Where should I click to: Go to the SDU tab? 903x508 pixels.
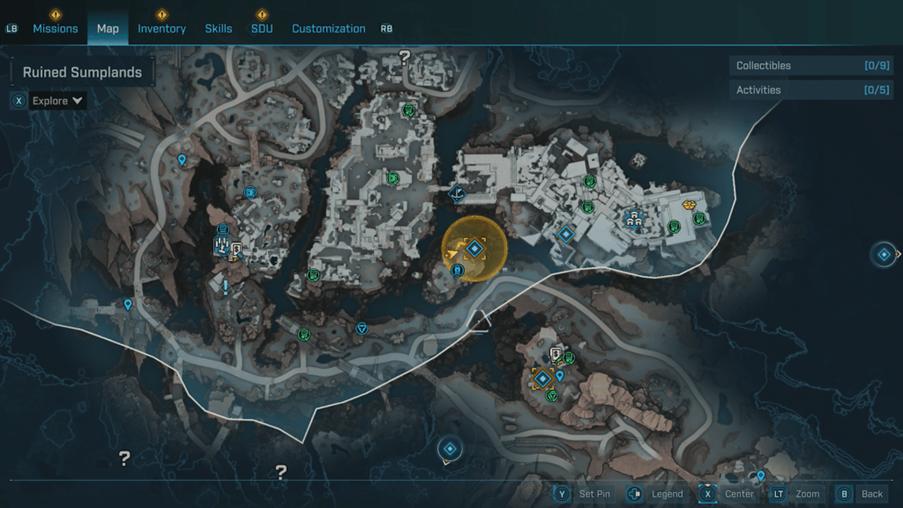(x=262, y=29)
